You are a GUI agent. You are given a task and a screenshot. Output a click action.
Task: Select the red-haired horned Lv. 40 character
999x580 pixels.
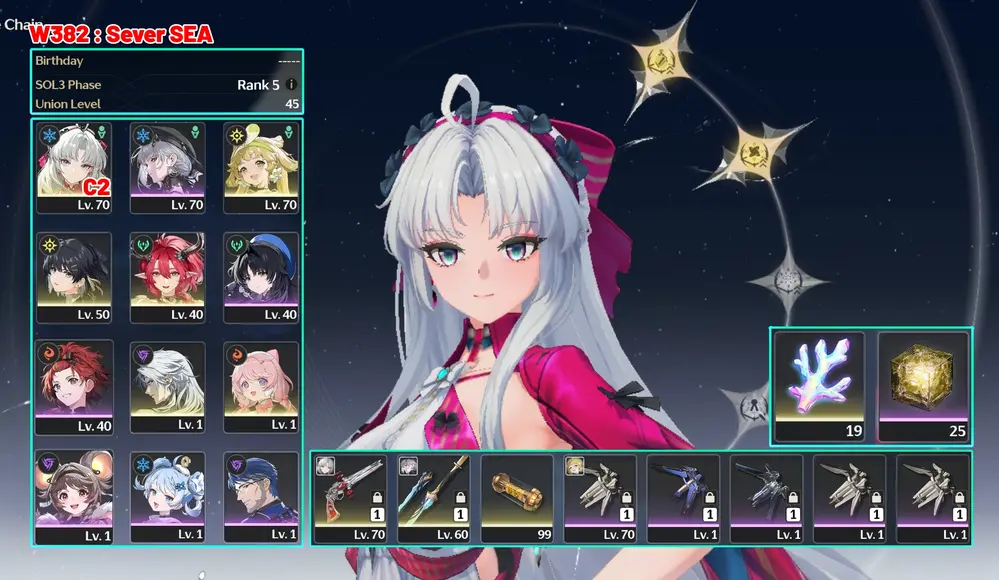tap(167, 277)
